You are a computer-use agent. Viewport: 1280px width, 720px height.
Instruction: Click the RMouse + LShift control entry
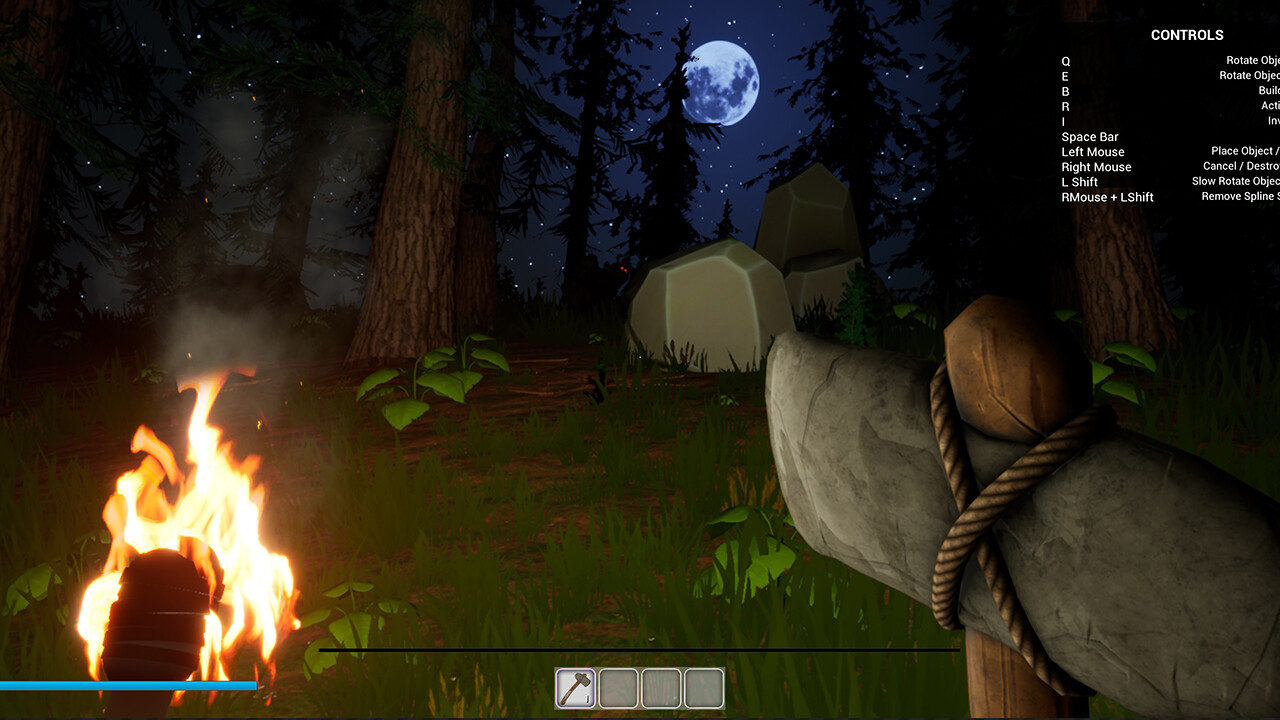1108,197
